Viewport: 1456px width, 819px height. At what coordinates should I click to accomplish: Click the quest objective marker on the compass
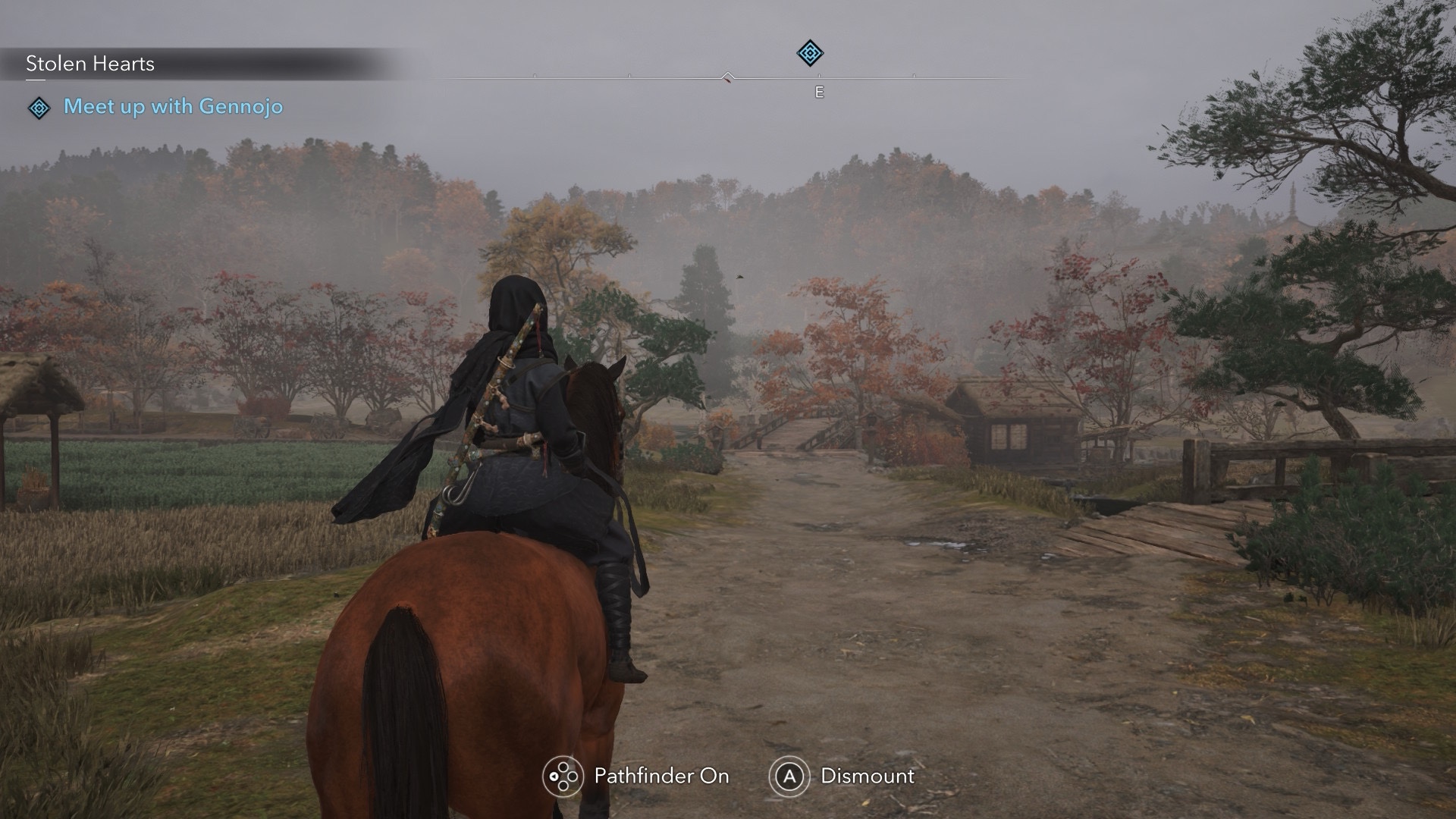[810, 53]
